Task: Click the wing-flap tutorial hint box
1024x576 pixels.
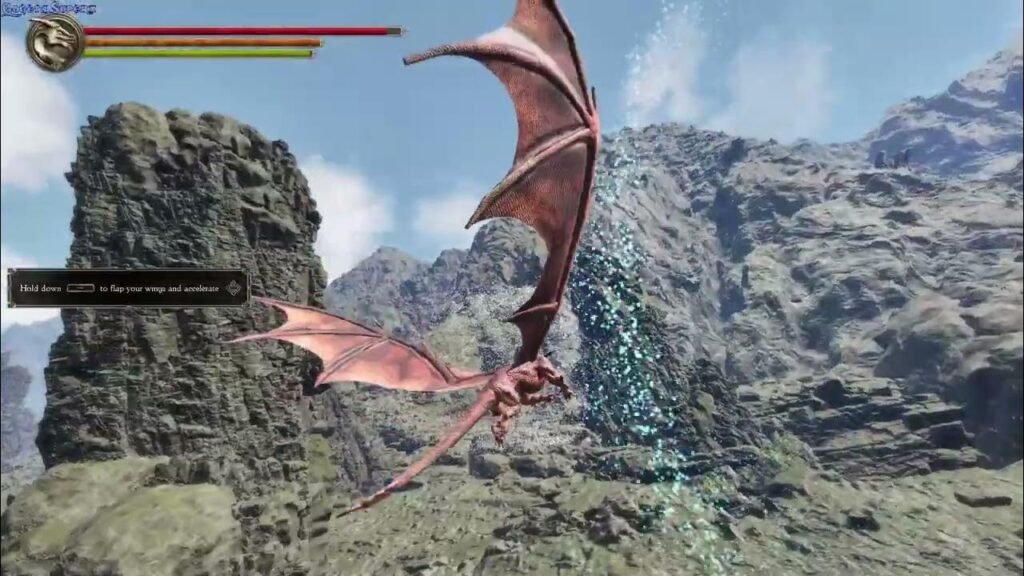Action: [128, 288]
